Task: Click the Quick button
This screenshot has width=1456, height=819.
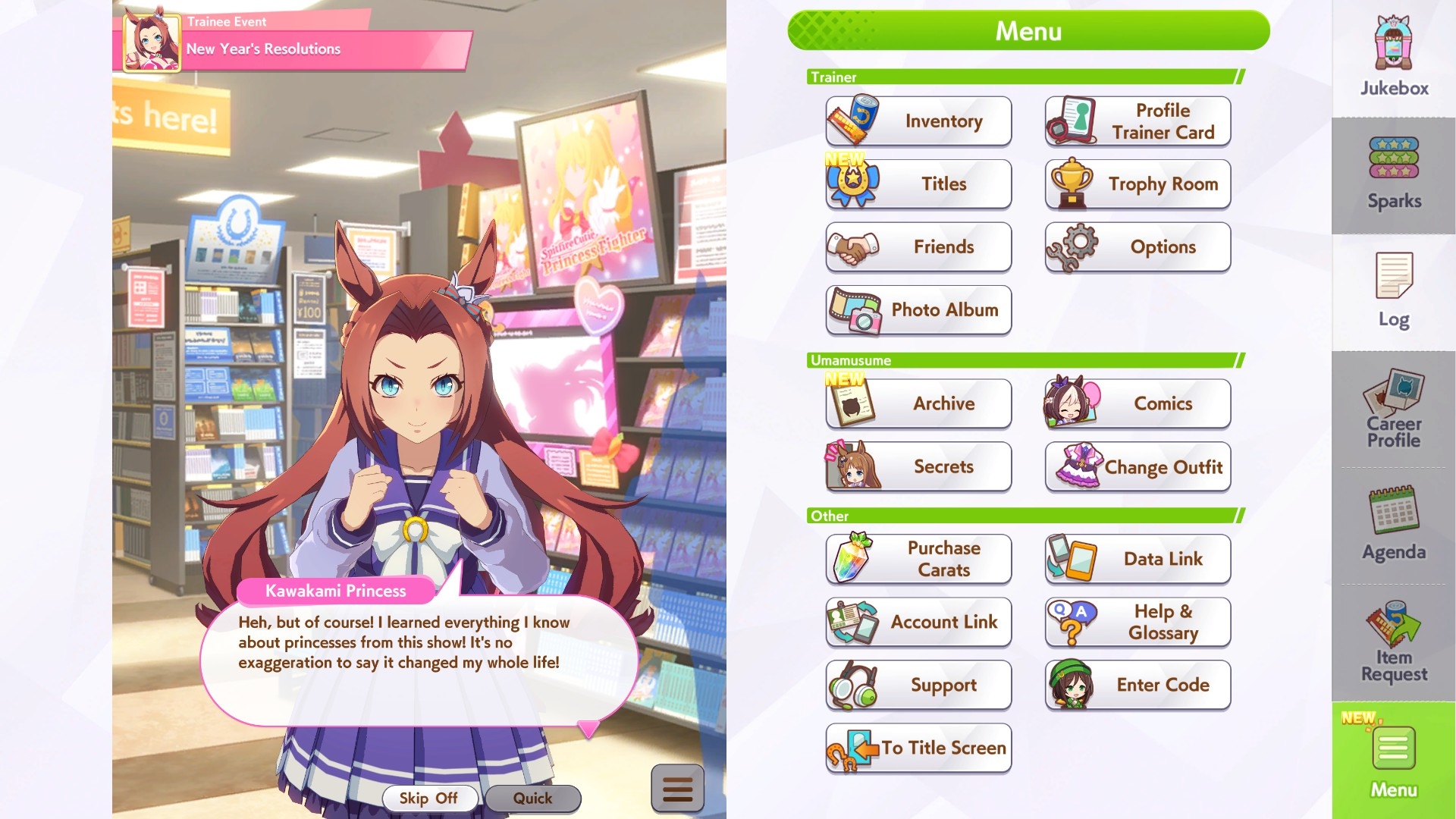Action: (532, 798)
